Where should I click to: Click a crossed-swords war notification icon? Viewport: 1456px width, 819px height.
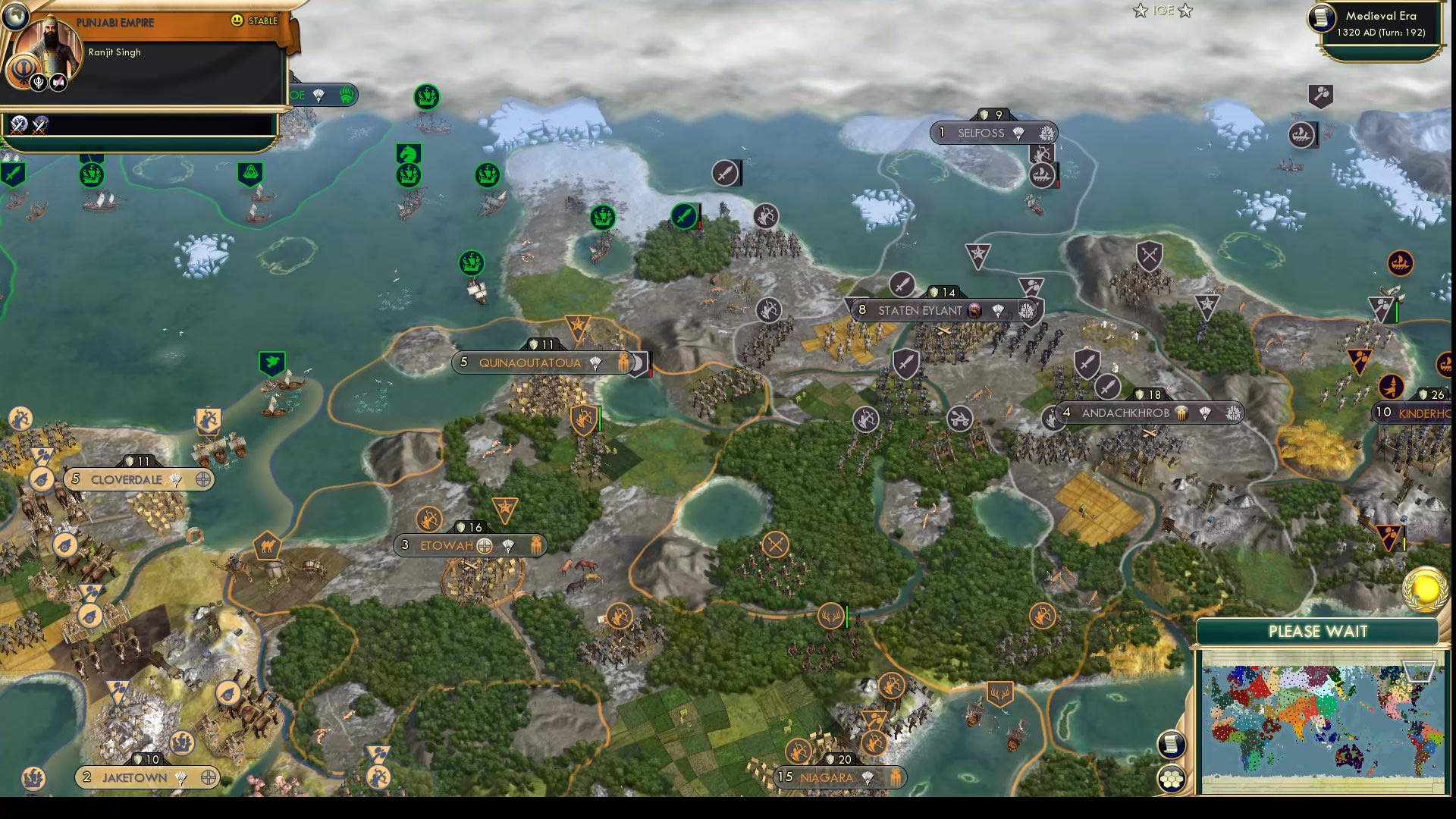[17, 126]
